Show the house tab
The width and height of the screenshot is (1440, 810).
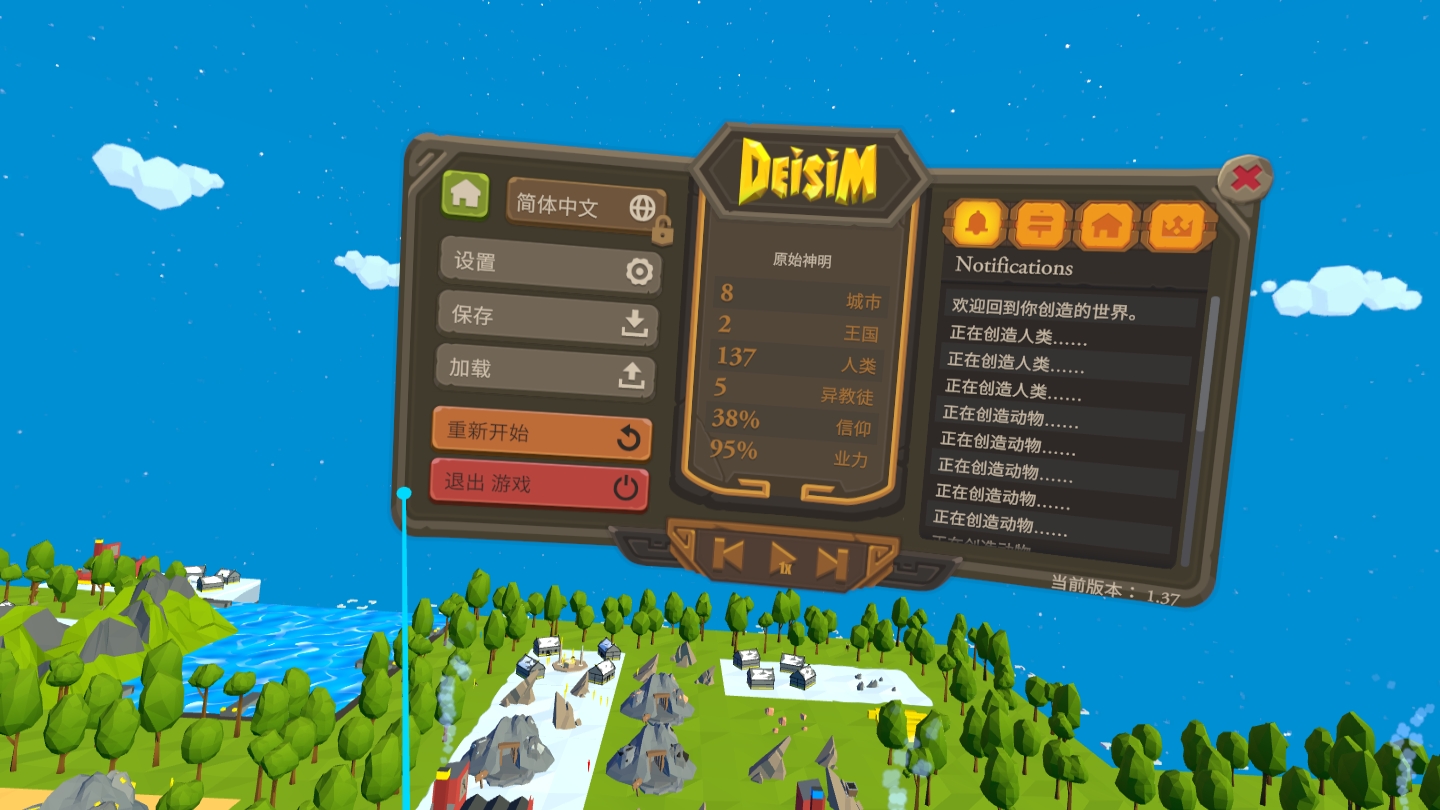point(1106,226)
